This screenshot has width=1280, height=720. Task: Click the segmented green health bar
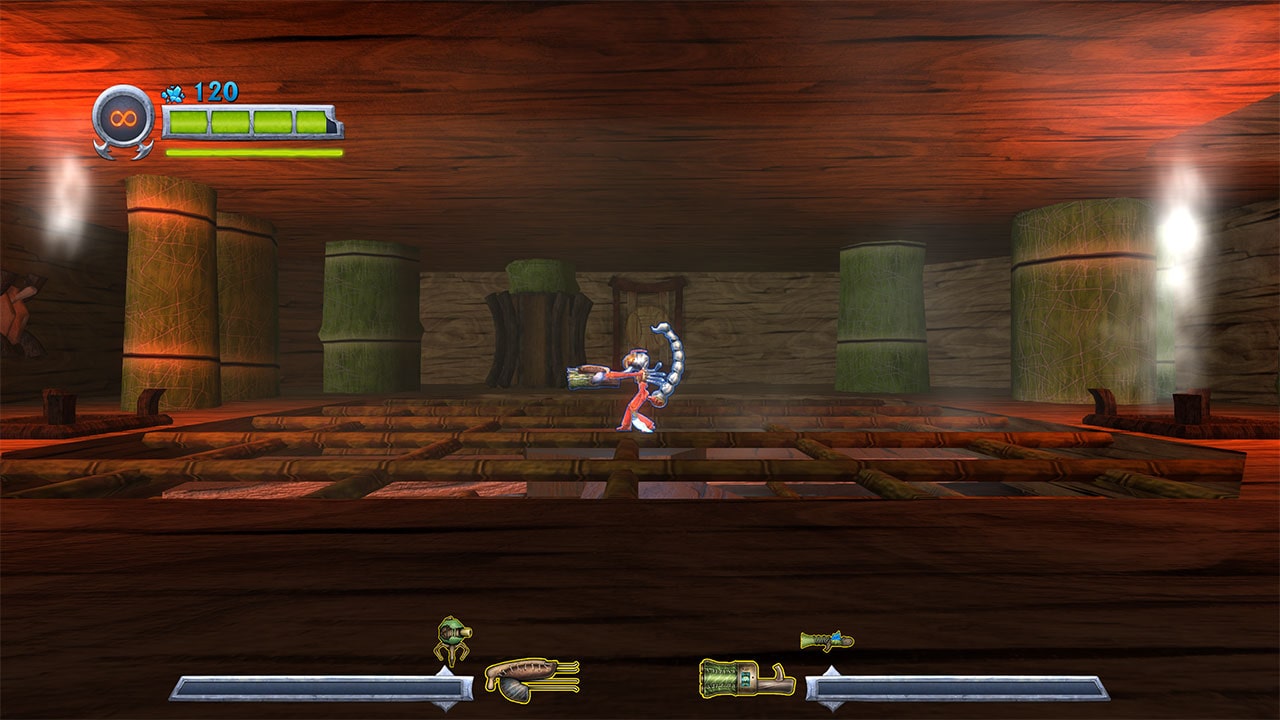coord(250,122)
